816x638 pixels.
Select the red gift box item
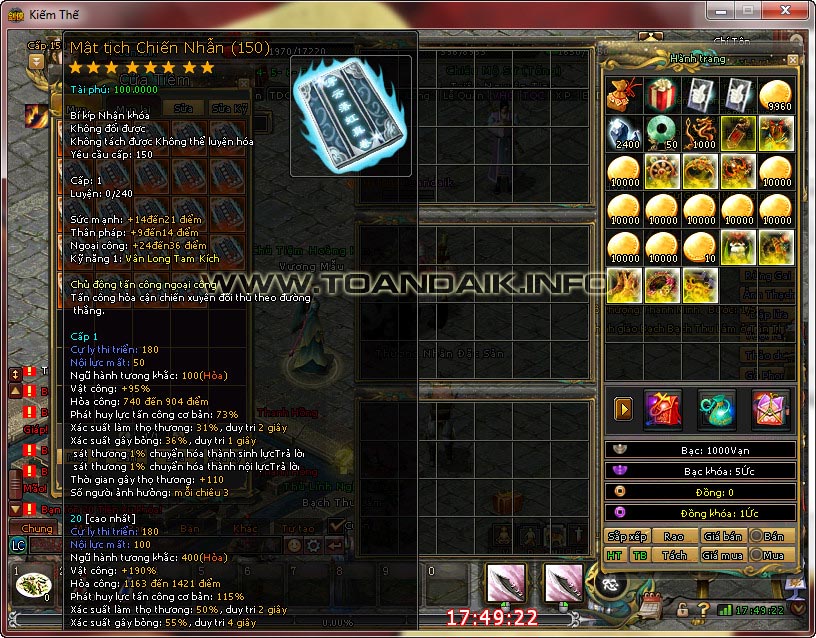click(661, 95)
